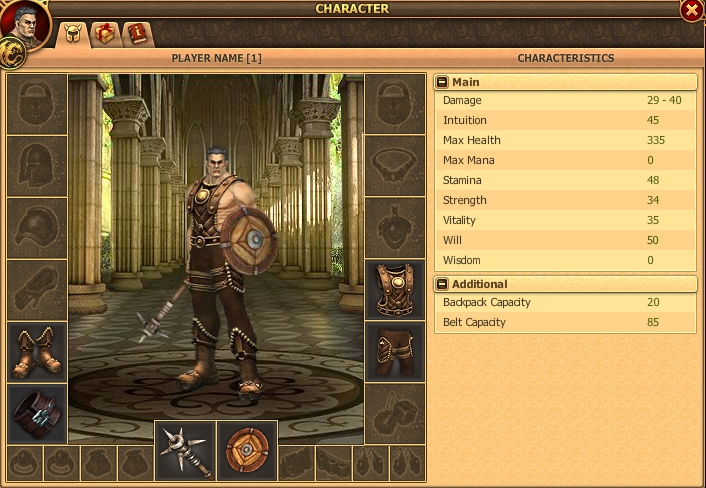Close the Character window

[x=691, y=10]
